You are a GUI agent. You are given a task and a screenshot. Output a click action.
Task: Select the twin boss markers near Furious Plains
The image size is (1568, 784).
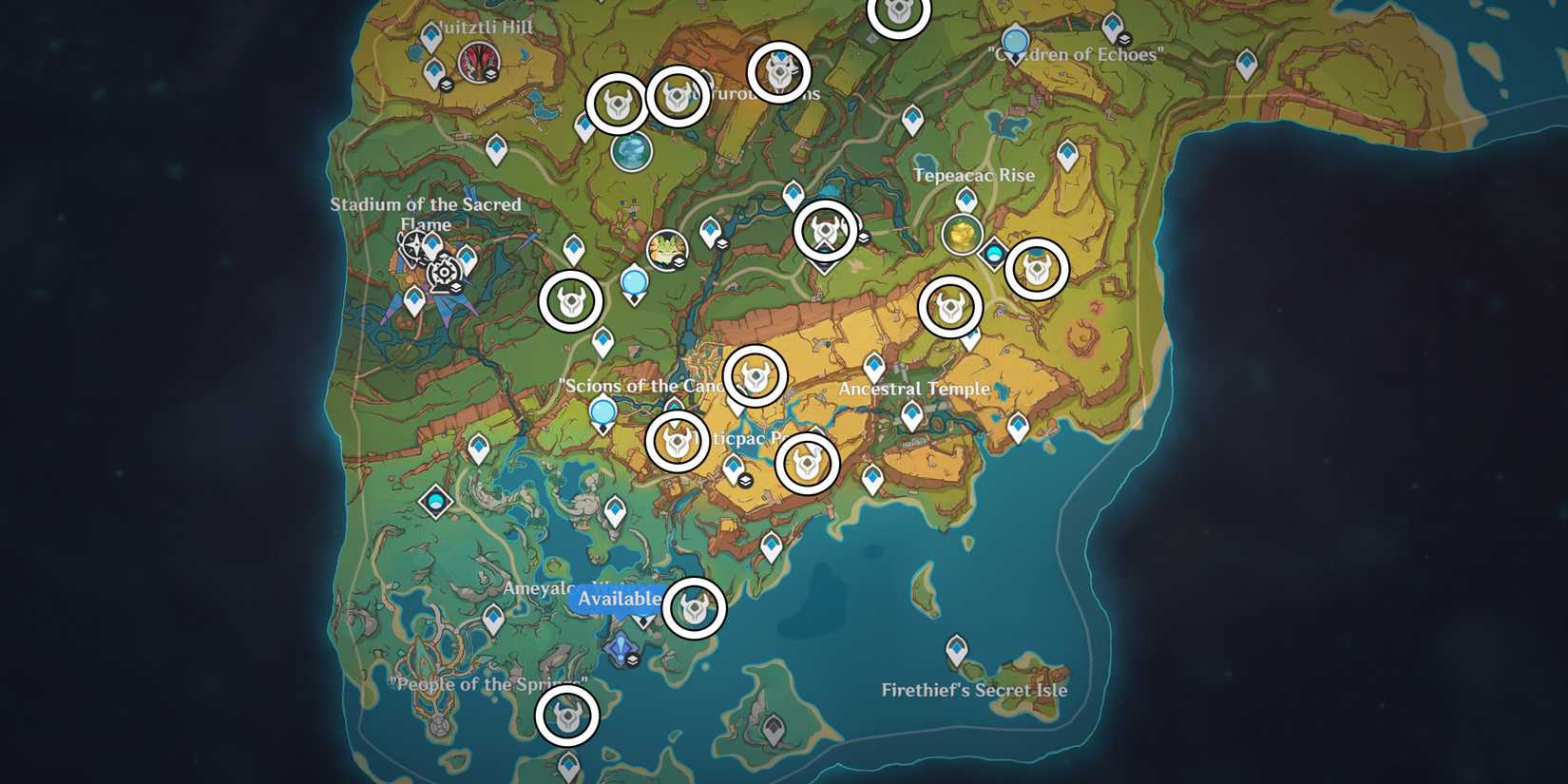(x=646, y=100)
